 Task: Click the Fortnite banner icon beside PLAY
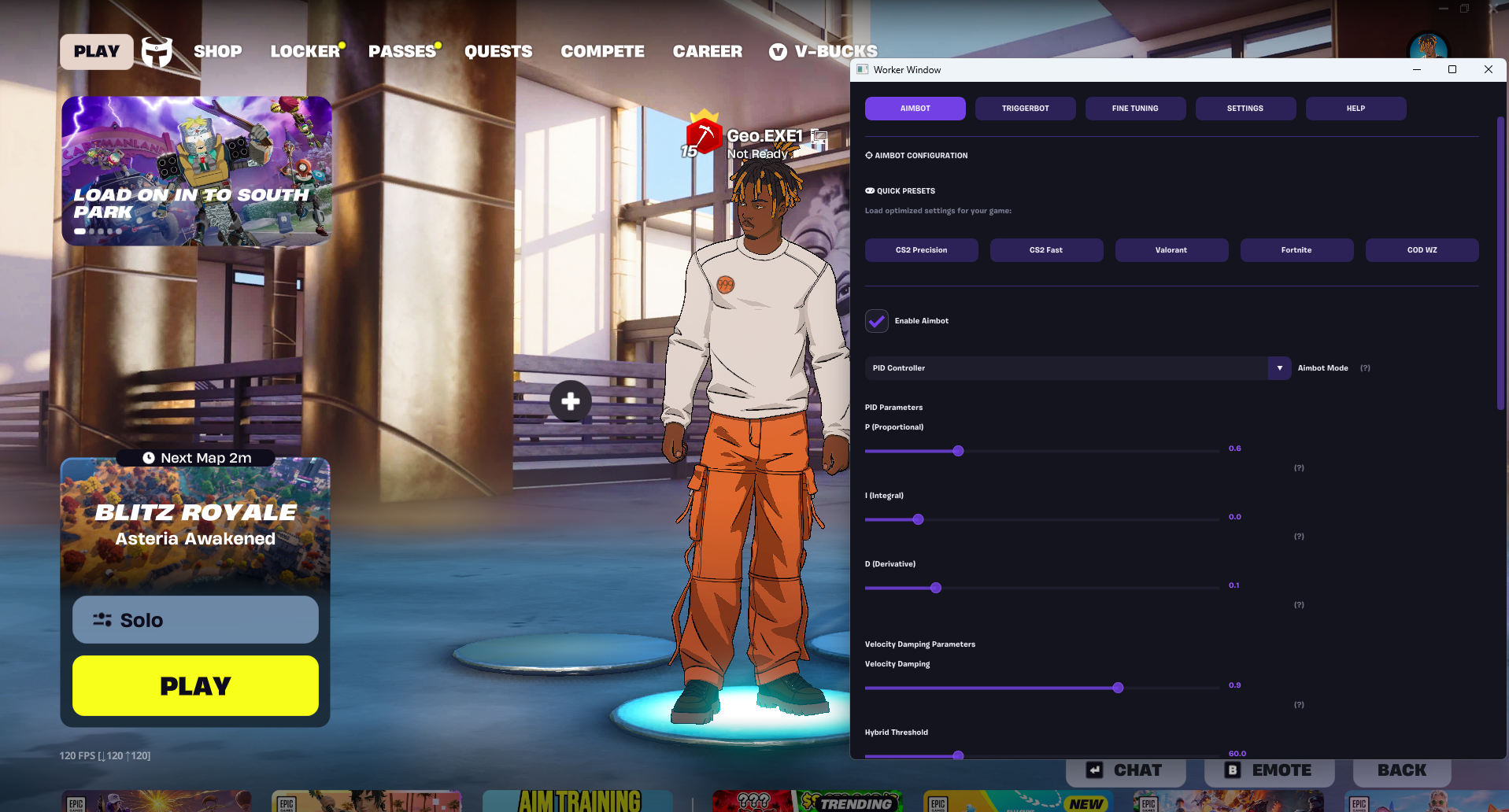point(157,51)
